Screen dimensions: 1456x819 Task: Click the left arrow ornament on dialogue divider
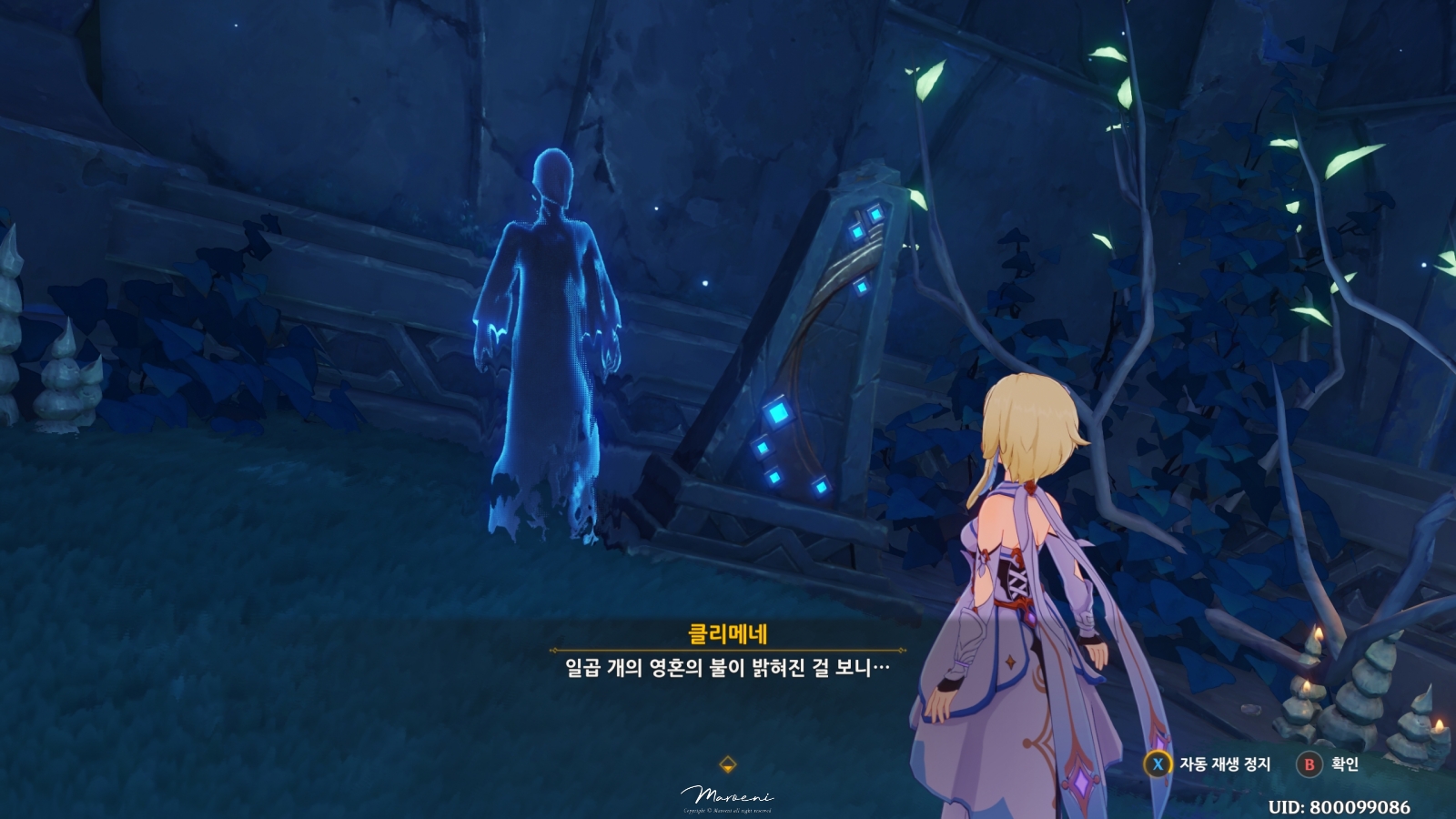553,649
